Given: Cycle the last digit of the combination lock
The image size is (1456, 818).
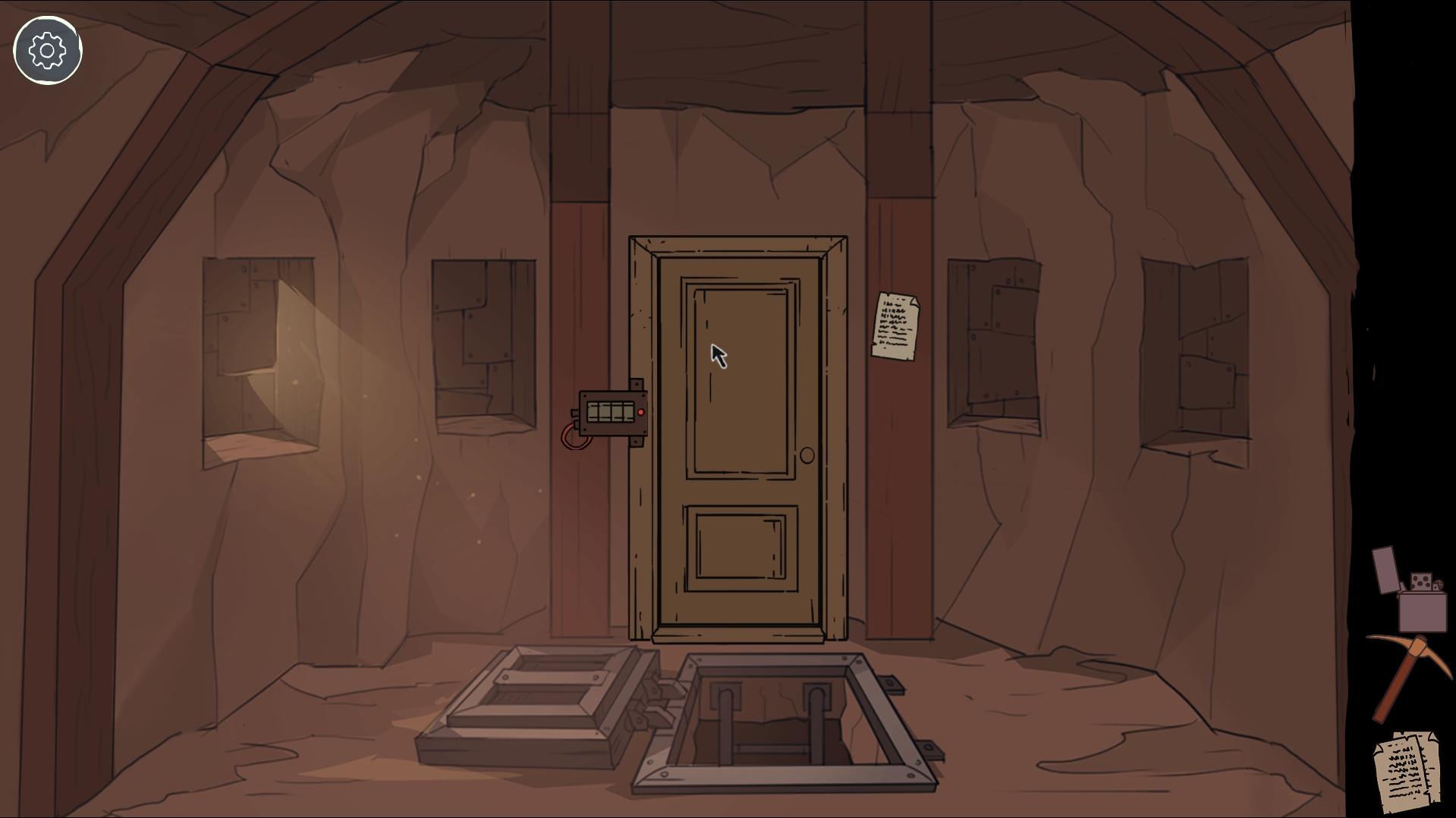Looking at the screenshot, I should point(627,412).
